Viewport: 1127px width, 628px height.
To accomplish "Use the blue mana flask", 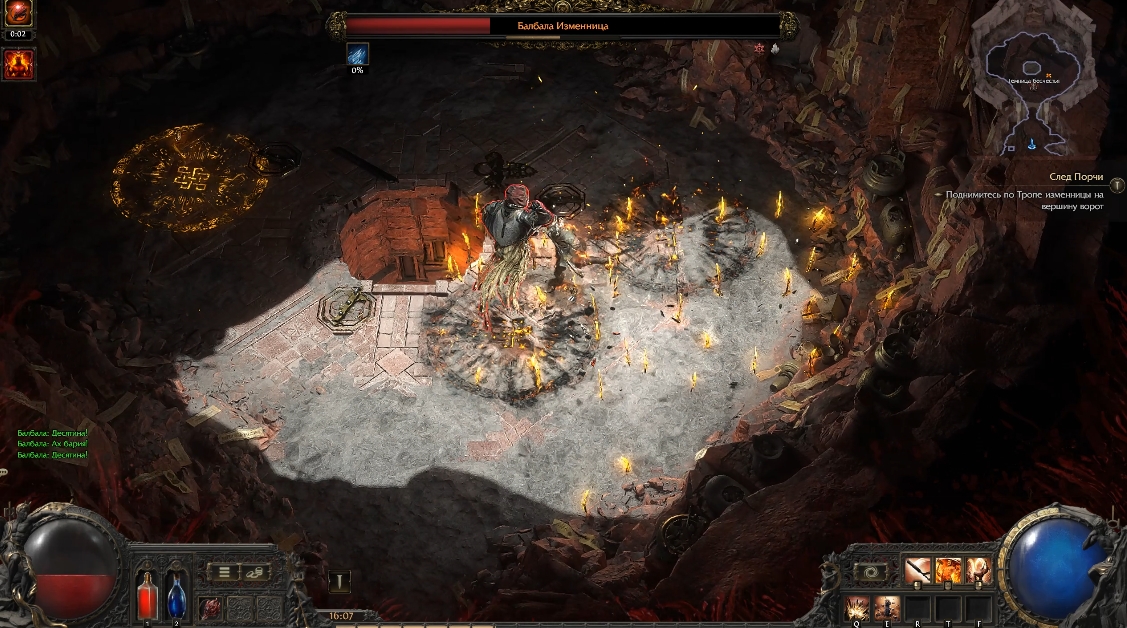I will (x=177, y=595).
